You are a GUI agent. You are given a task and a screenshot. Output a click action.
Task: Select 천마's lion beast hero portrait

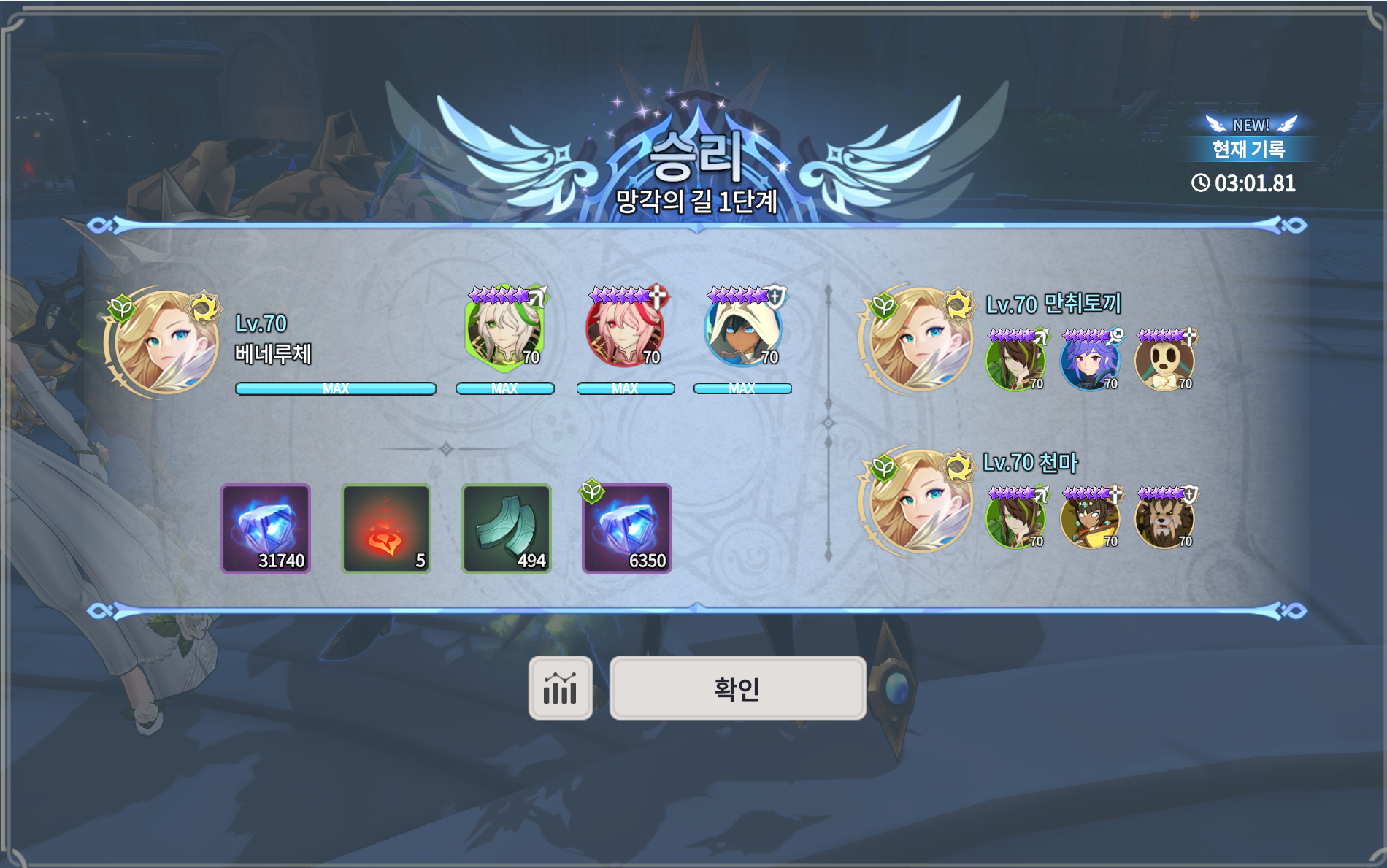click(1164, 519)
